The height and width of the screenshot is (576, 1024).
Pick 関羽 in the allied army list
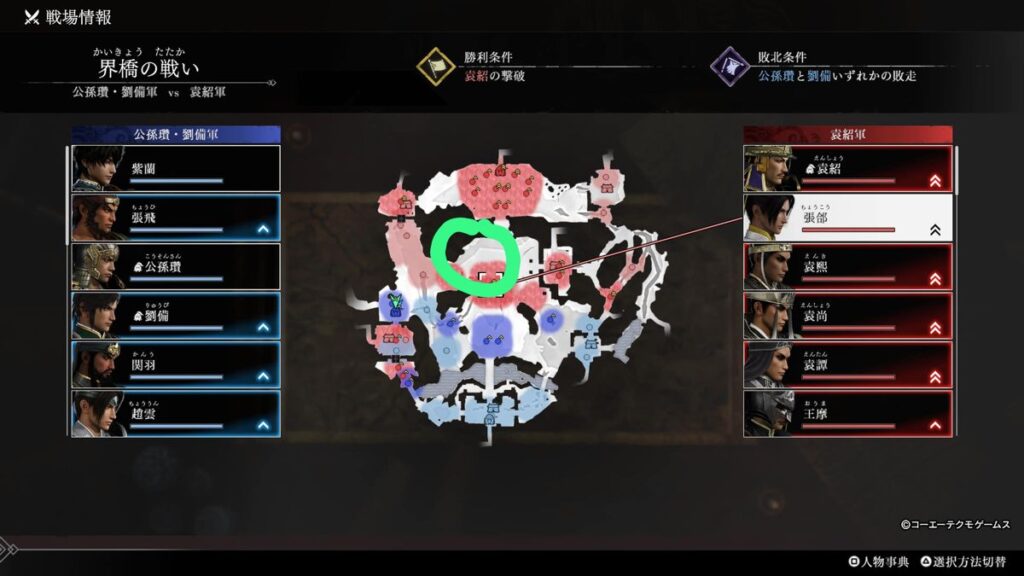click(176, 365)
